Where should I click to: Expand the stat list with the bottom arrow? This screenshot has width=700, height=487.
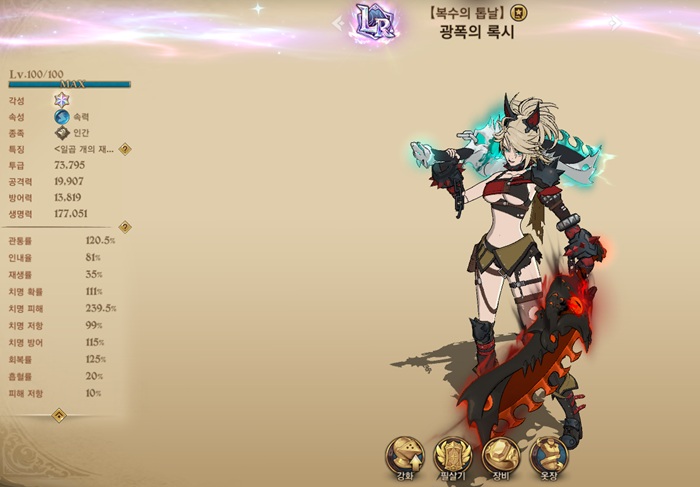click(x=58, y=415)
